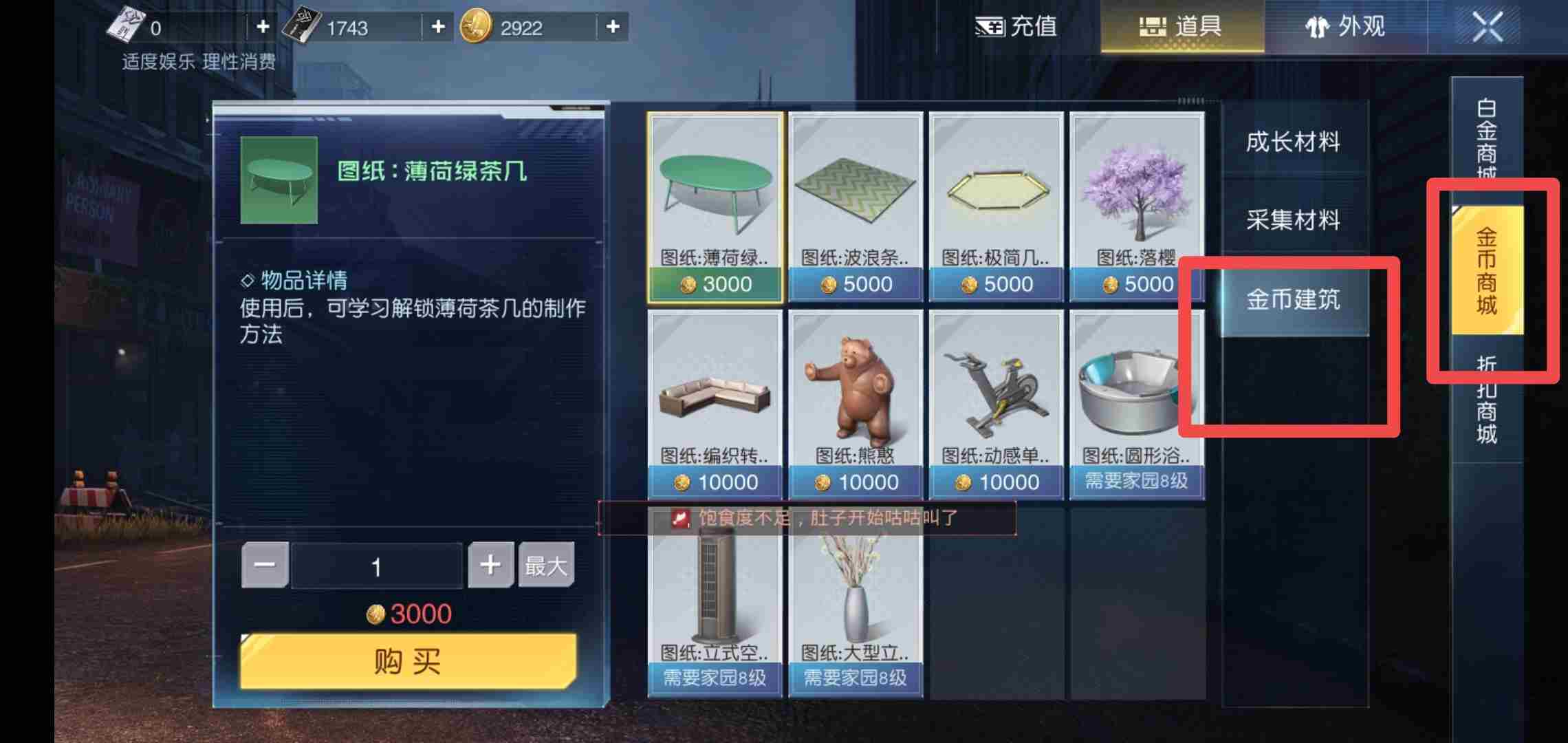Click the plus icon next to 1743 currency
The width and height of the screenshot is (1568, 743).
[436, 28]
